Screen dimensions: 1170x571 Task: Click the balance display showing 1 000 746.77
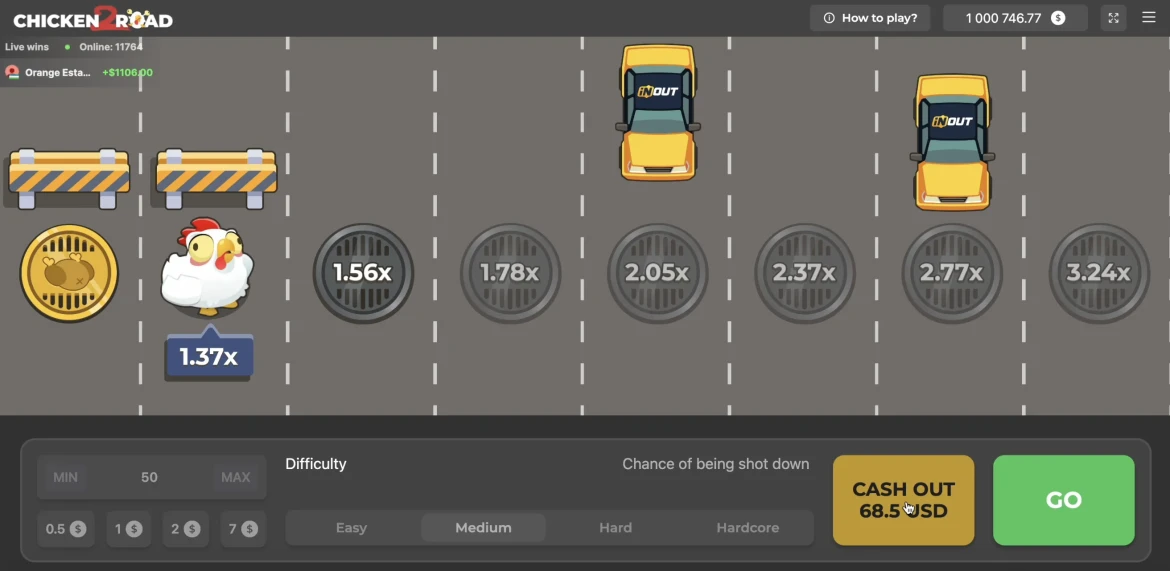(1014, 18)
